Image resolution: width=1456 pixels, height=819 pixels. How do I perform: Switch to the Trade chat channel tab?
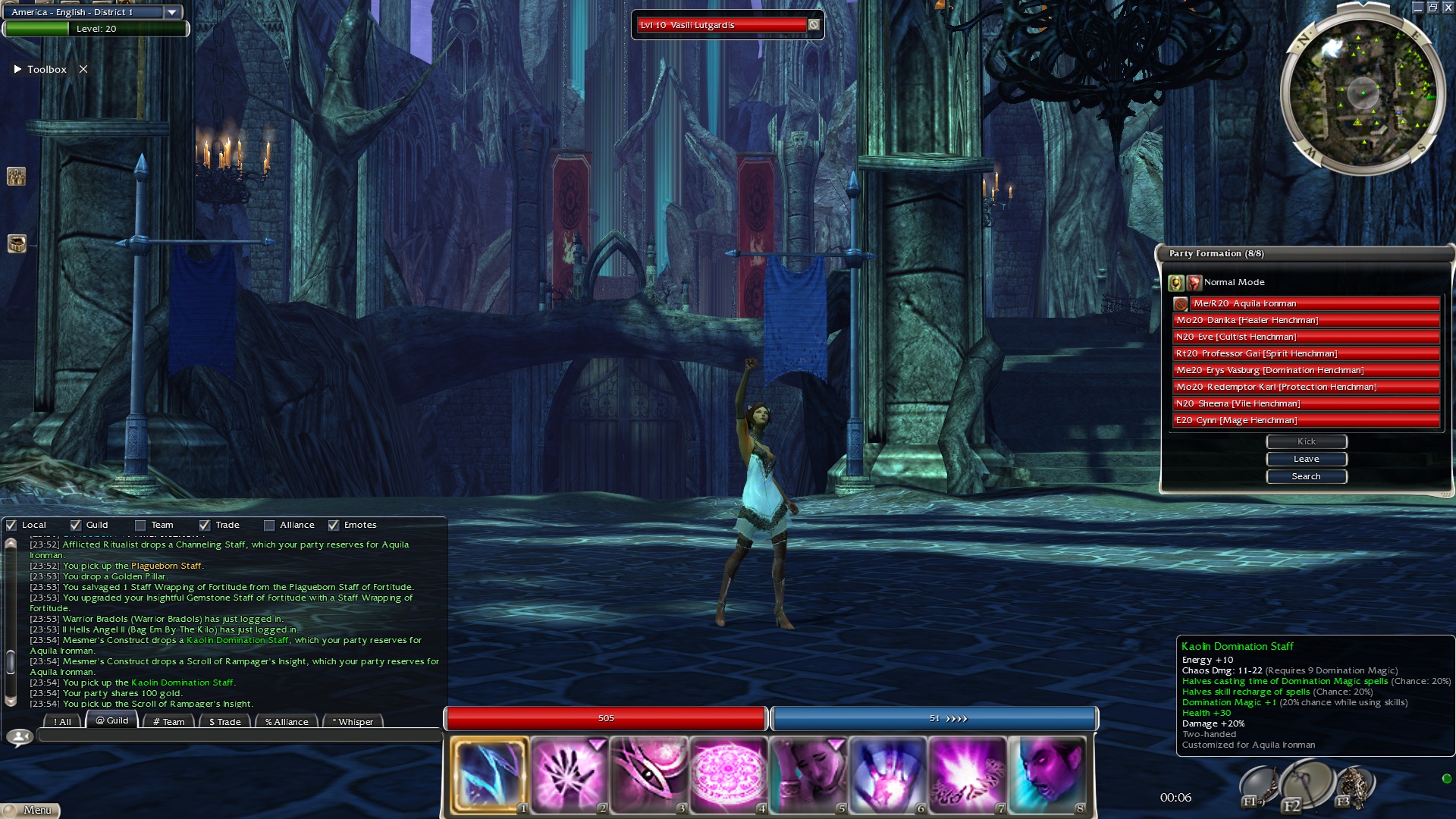[225, 721]
